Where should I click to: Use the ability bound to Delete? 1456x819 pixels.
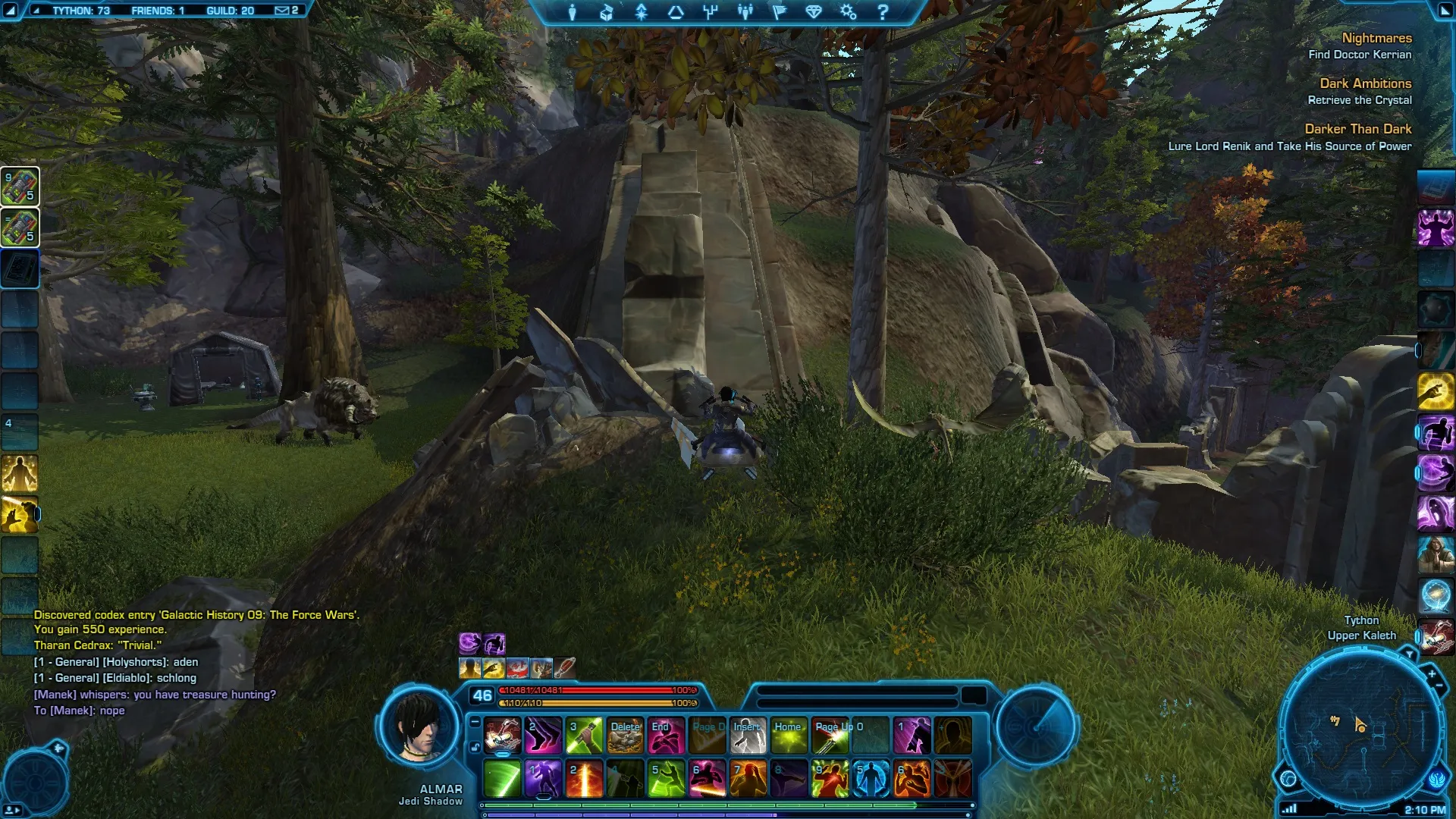[x=626, y=736]
